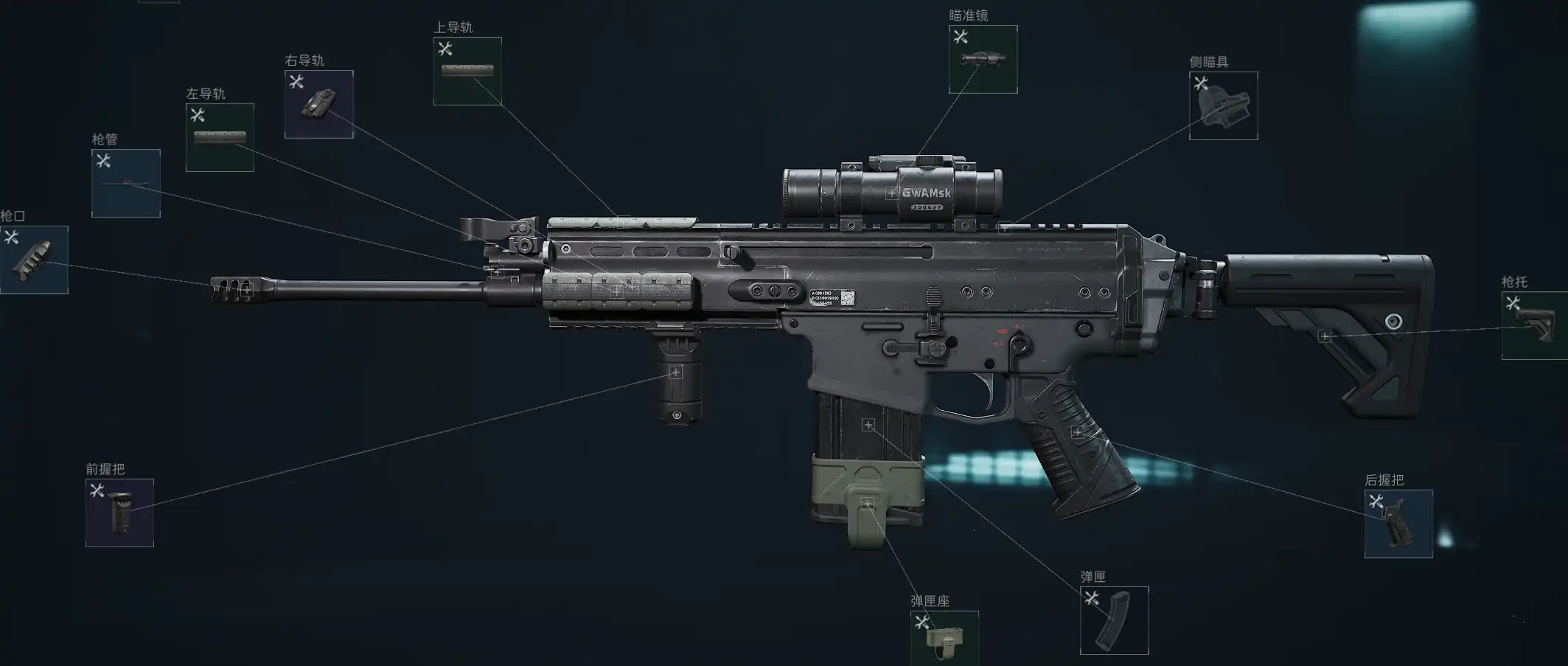Open the 弹匣座 magazine well slot
This screenshot has width=1568, height=666.
pyautogui.click(x=944, y=639)
